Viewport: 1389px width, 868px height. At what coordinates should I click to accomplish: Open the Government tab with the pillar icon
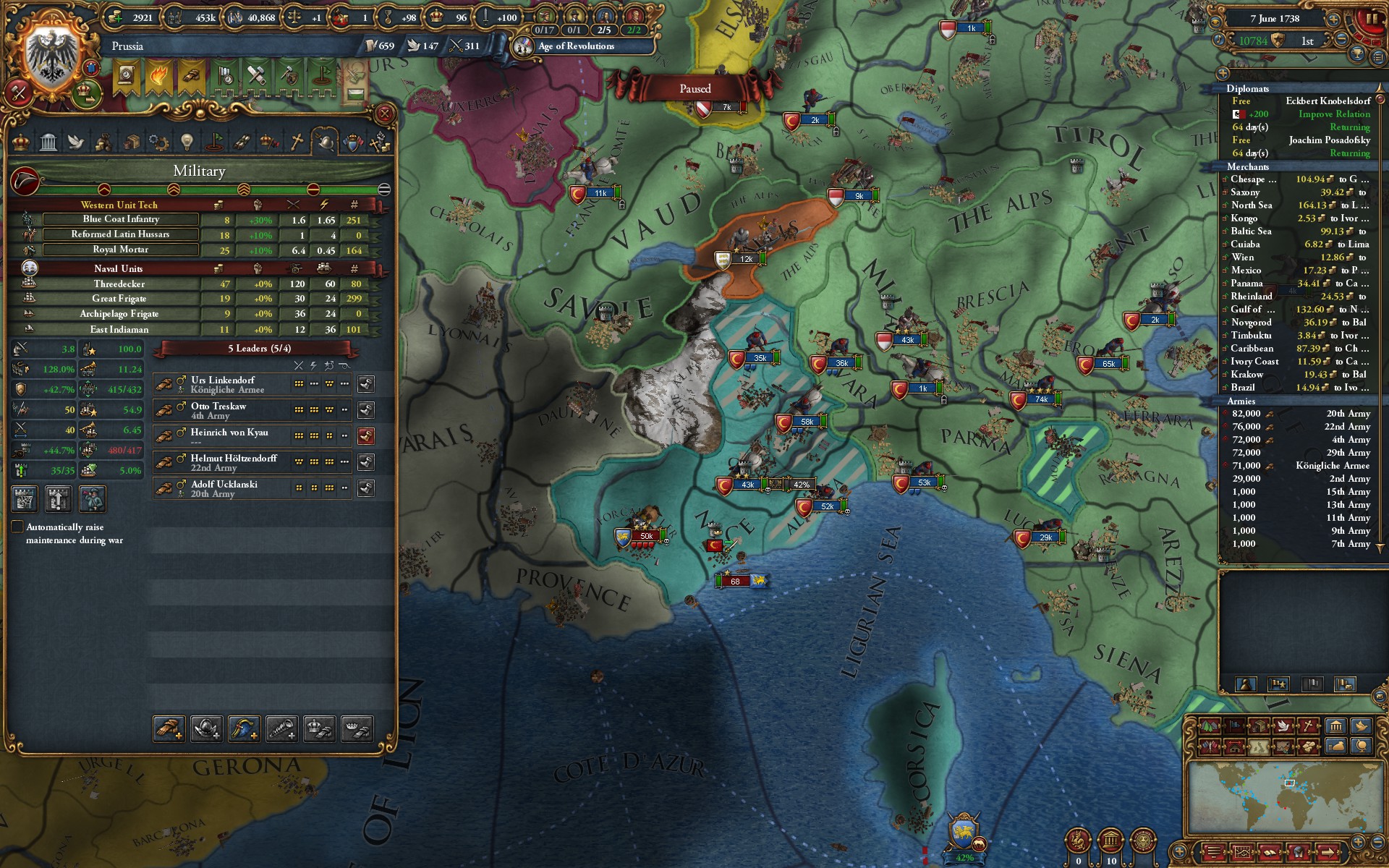(x=48, y=142)
